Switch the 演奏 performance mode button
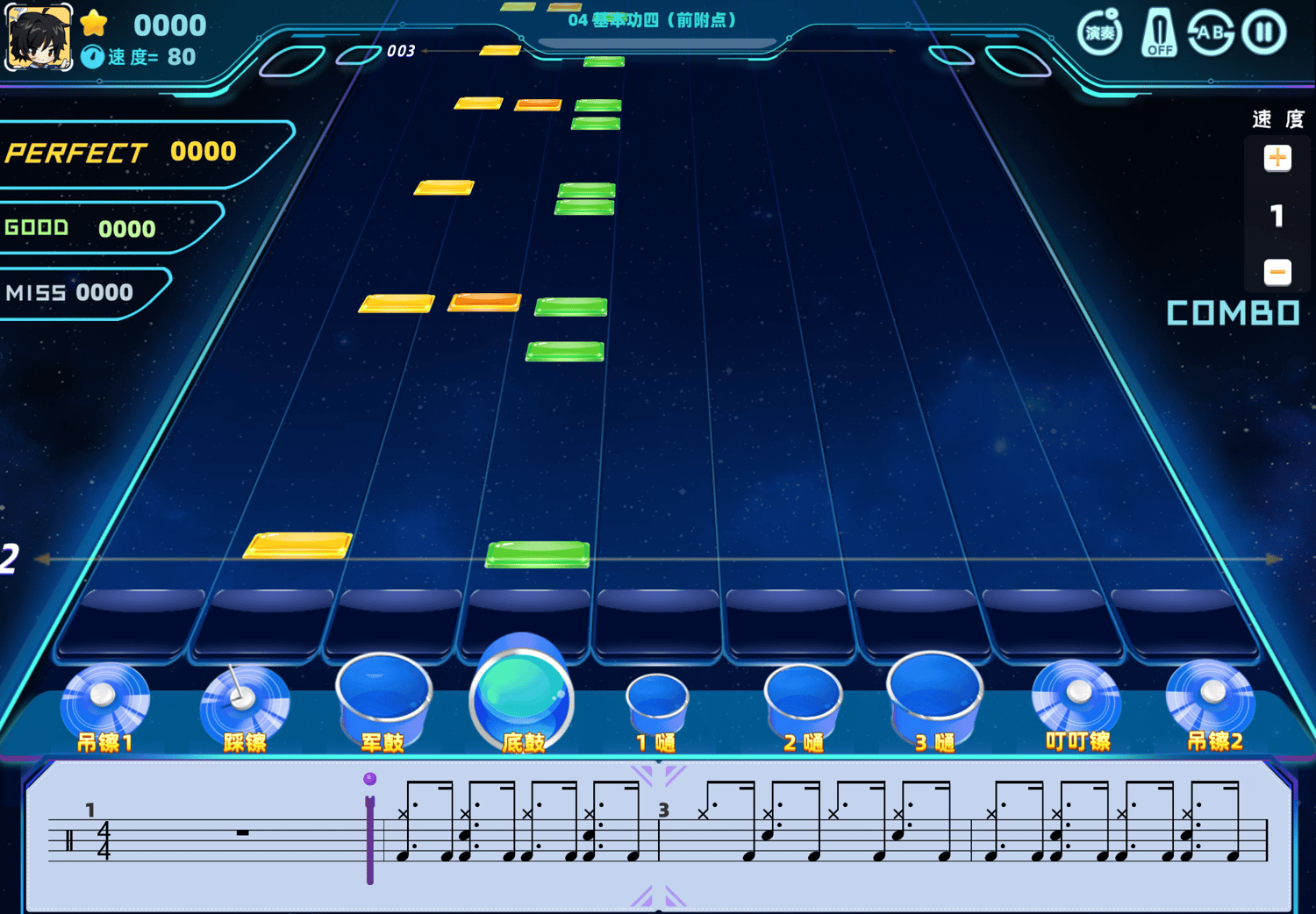 [x=1100, y=33]
